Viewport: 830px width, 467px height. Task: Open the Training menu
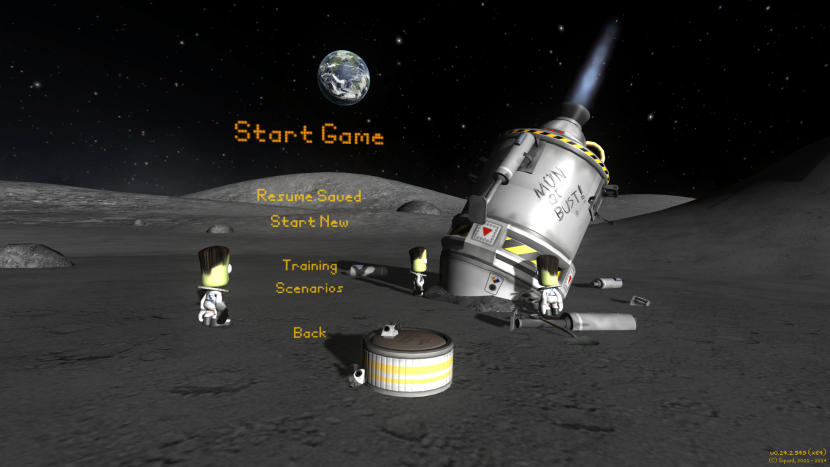(x=309, y=266)
